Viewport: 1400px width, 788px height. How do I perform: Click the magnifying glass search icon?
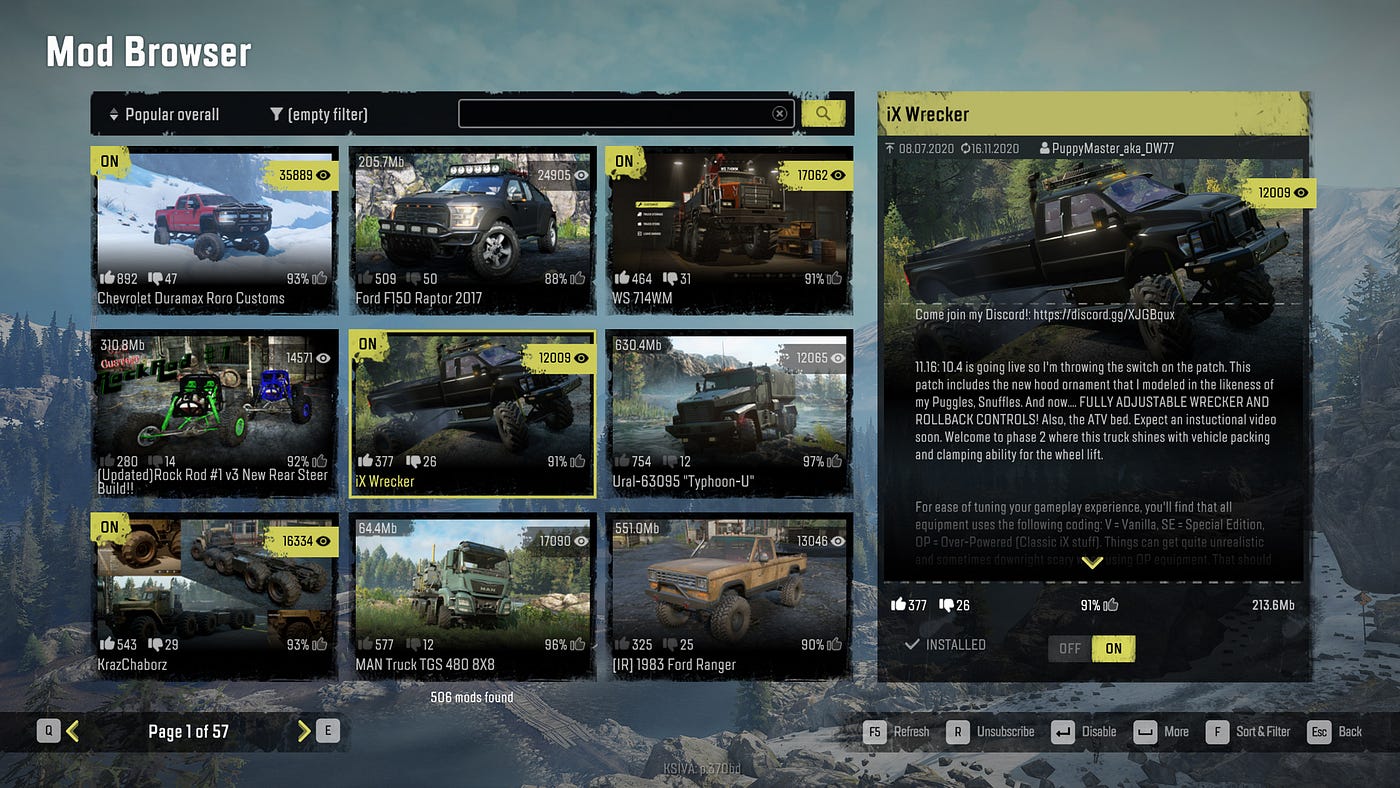coord(822,113)
